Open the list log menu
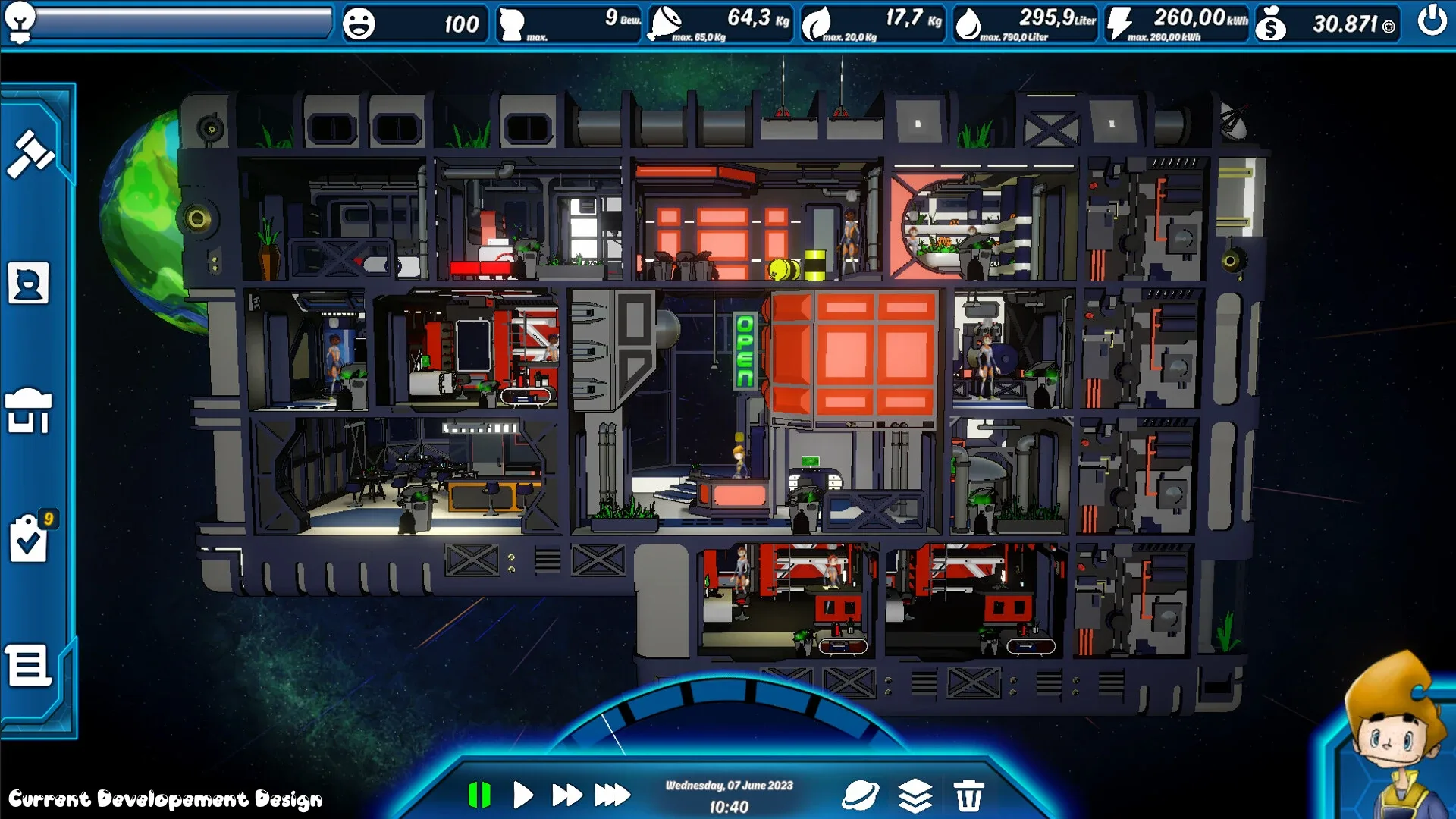 29,667
